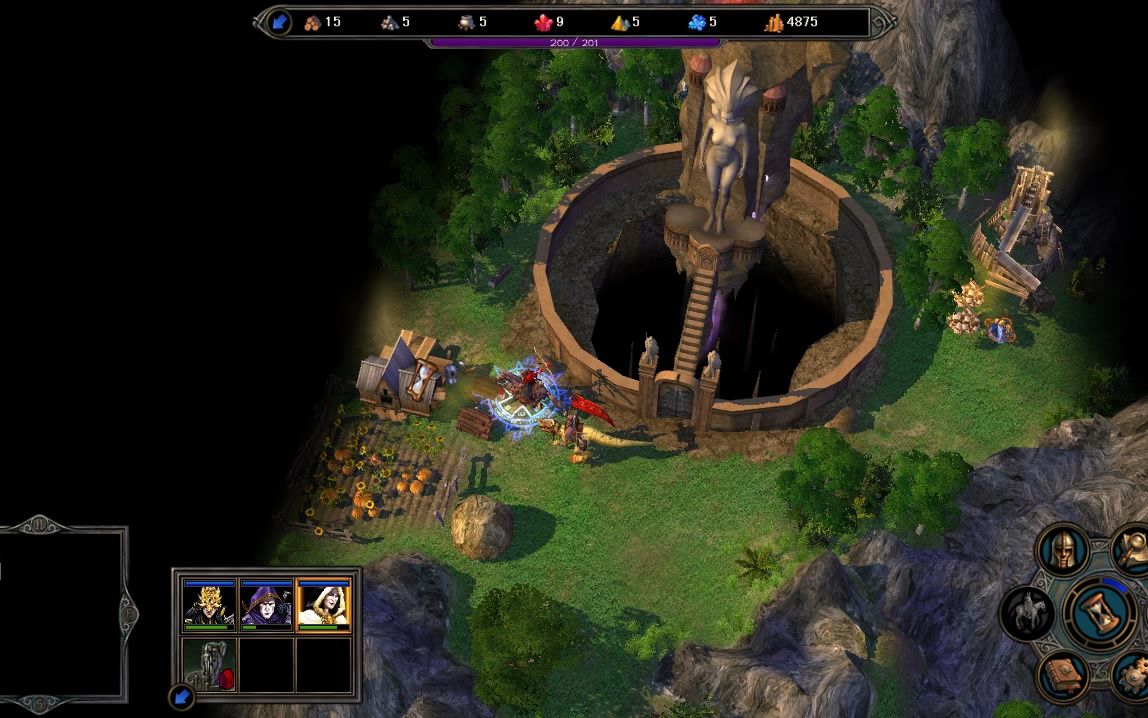The width and height of the screenshot is (1148, 718).
Task: Collapse the hero panel with blue arrow
Action: click(181, 695)
